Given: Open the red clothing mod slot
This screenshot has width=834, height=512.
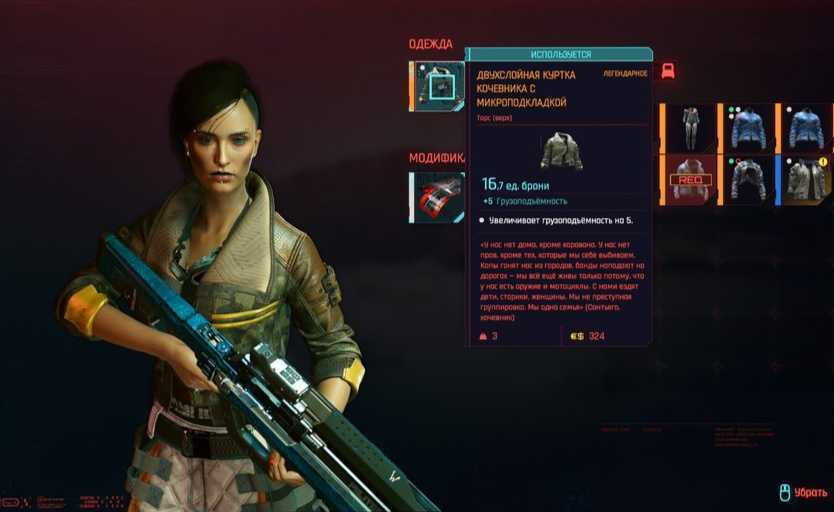Looking at the screenshot, I should [438, 196].
